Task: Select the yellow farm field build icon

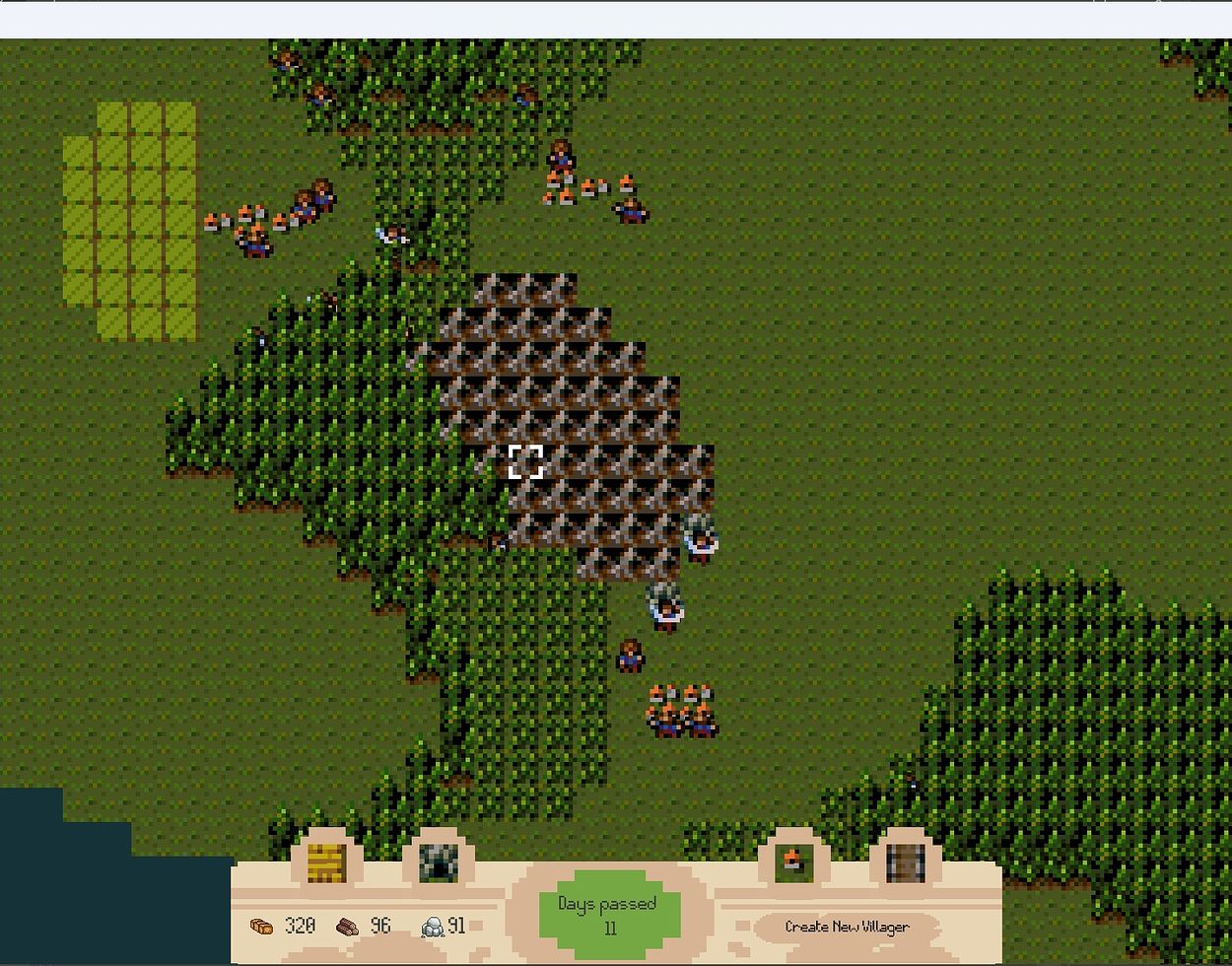Action: 326,862
